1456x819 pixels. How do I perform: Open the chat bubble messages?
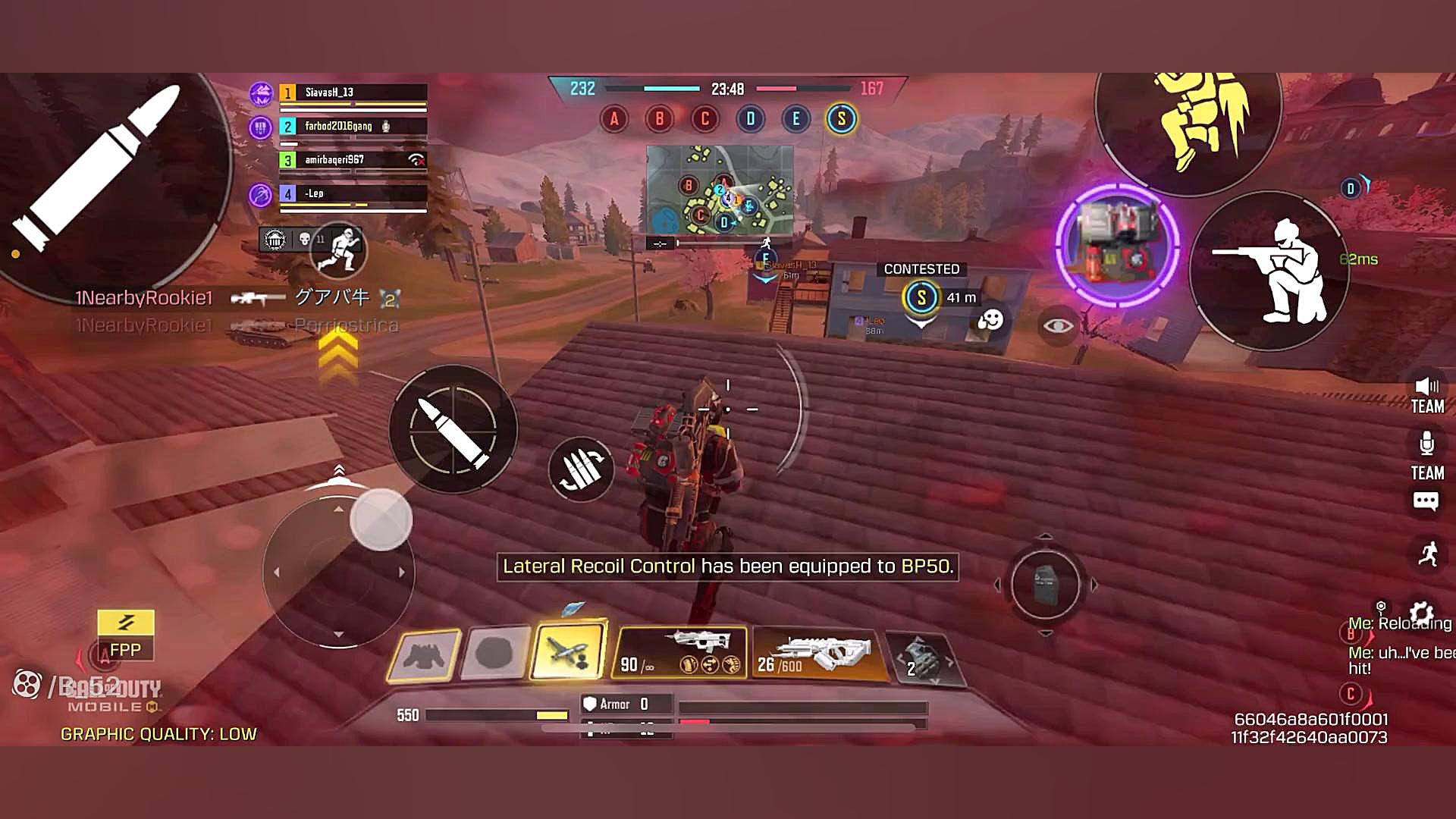point(1426,501)
